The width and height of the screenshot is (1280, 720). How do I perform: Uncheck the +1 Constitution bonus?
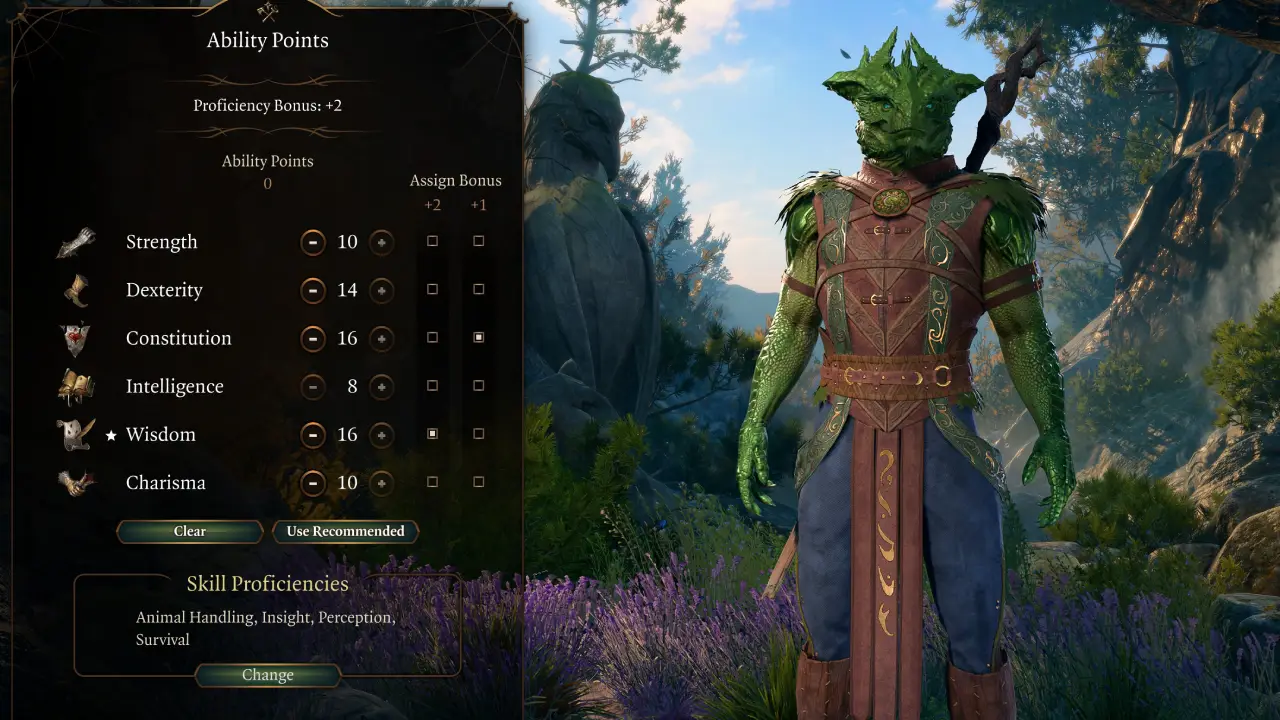pyautogui.click(x=478, y=337)
